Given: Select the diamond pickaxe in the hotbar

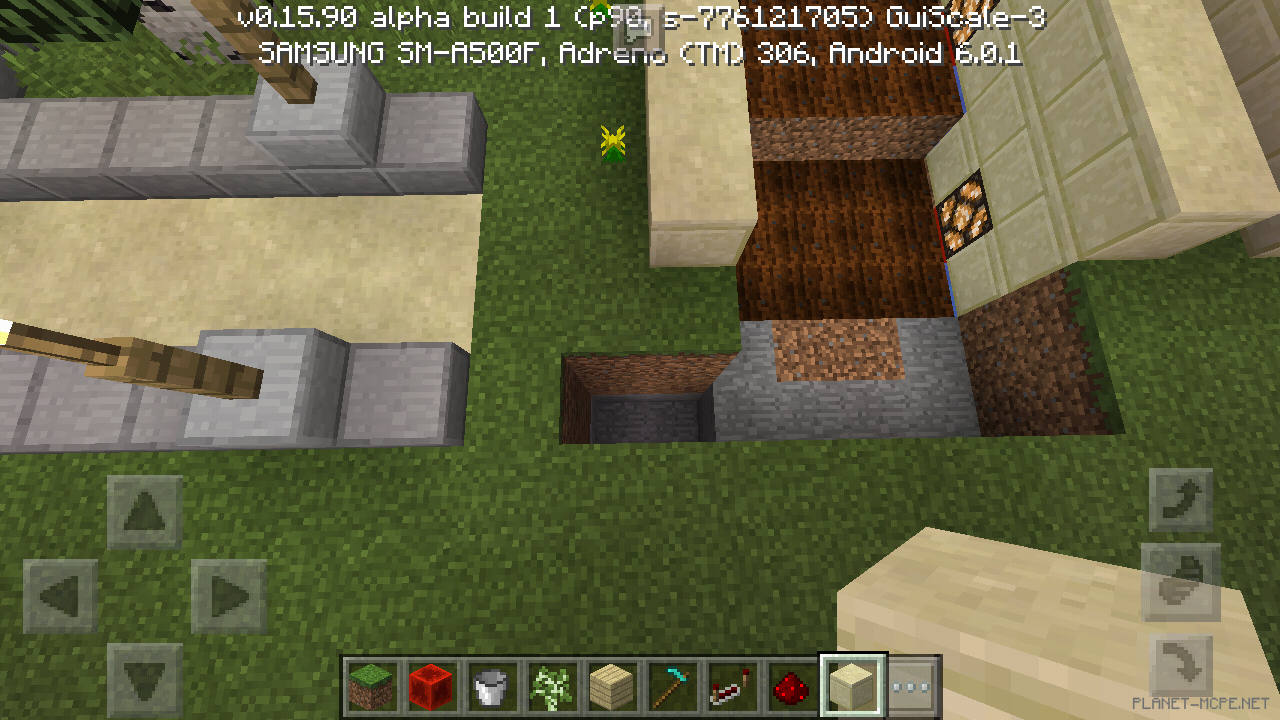Looking at the screenshot, I should (671, 685).
